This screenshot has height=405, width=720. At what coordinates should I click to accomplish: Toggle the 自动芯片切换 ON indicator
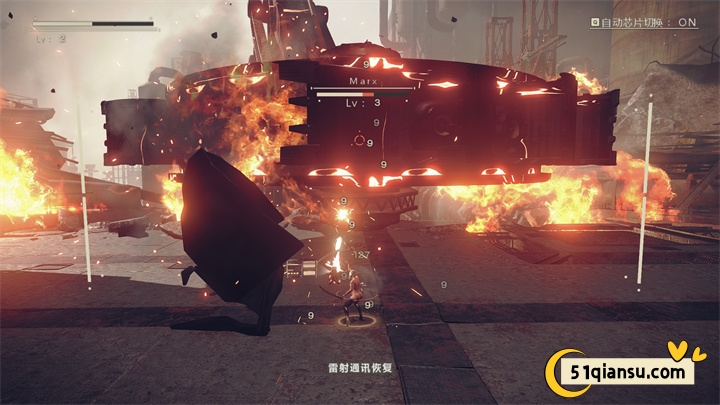point(643,21)
